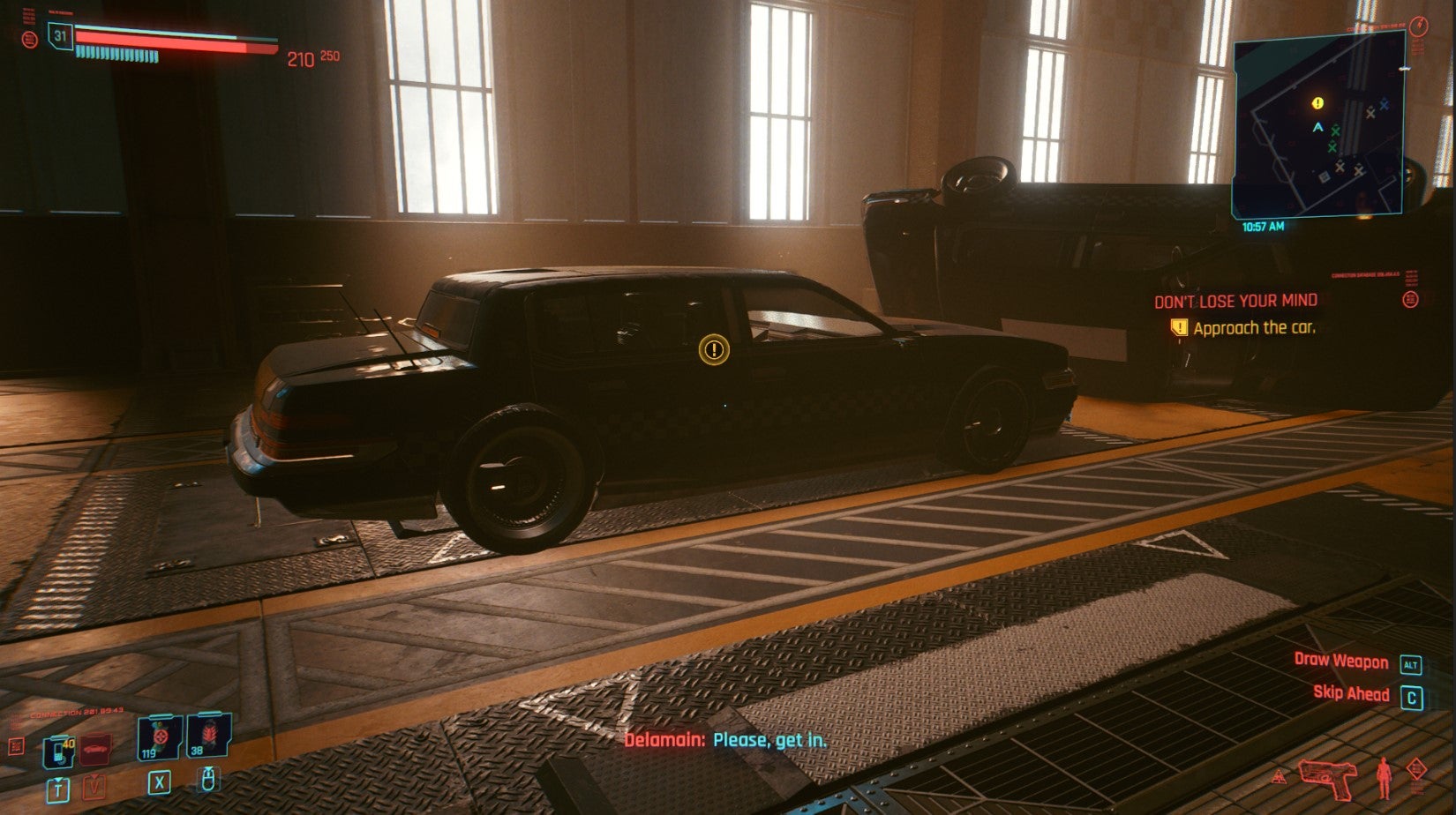The height and width of the screenshot is (815, 1456).
Task: Select the grenade slot showing 38
Action: pyautogui.click(x=209, y=736)
